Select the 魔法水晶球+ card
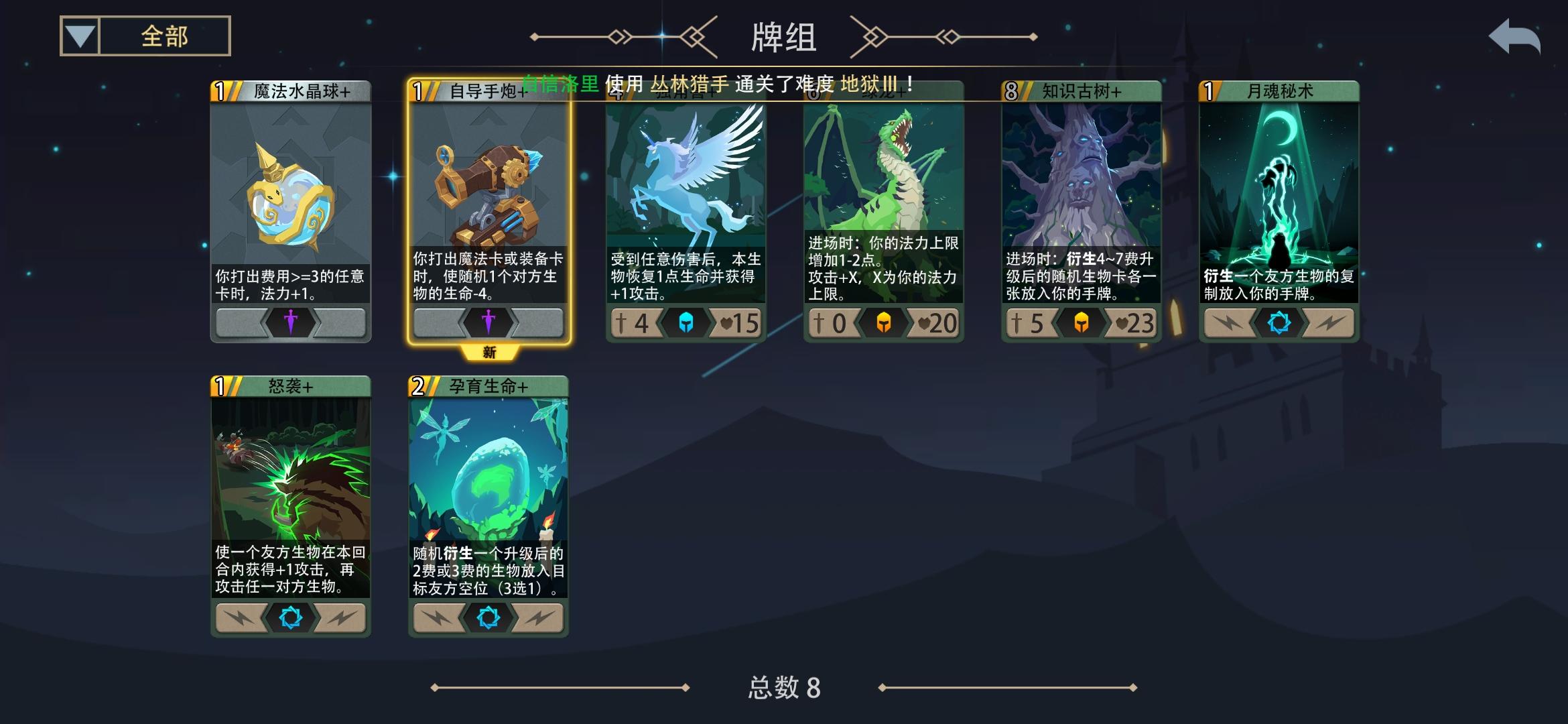Image resolution: width=1568 pixels, height=724 pixels. (291, 201)
